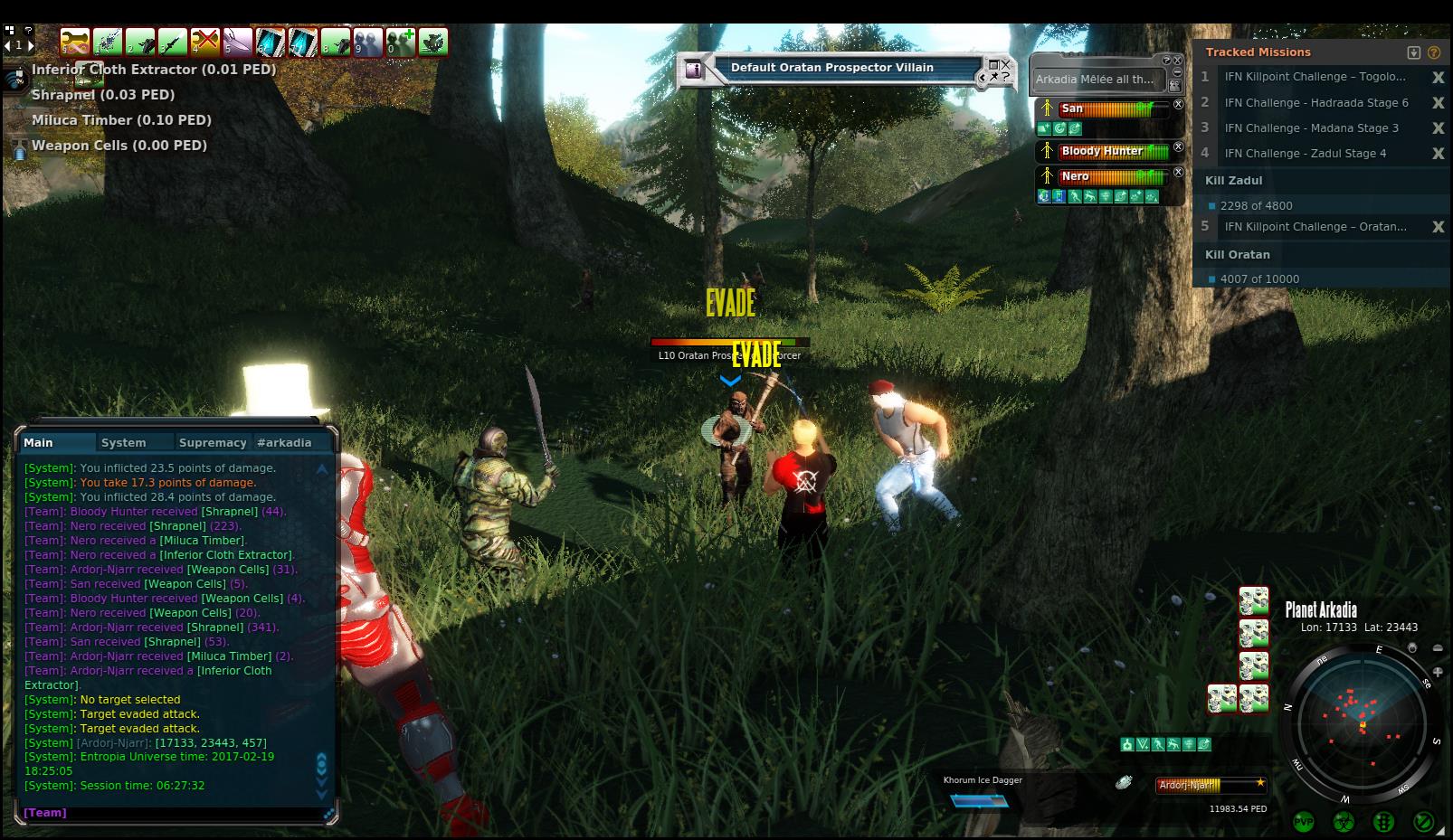This screenshot has height=840, width=1453.
Task: Close the Default Oratan Prospector Villain target panel
Action: click(1005, 64)
